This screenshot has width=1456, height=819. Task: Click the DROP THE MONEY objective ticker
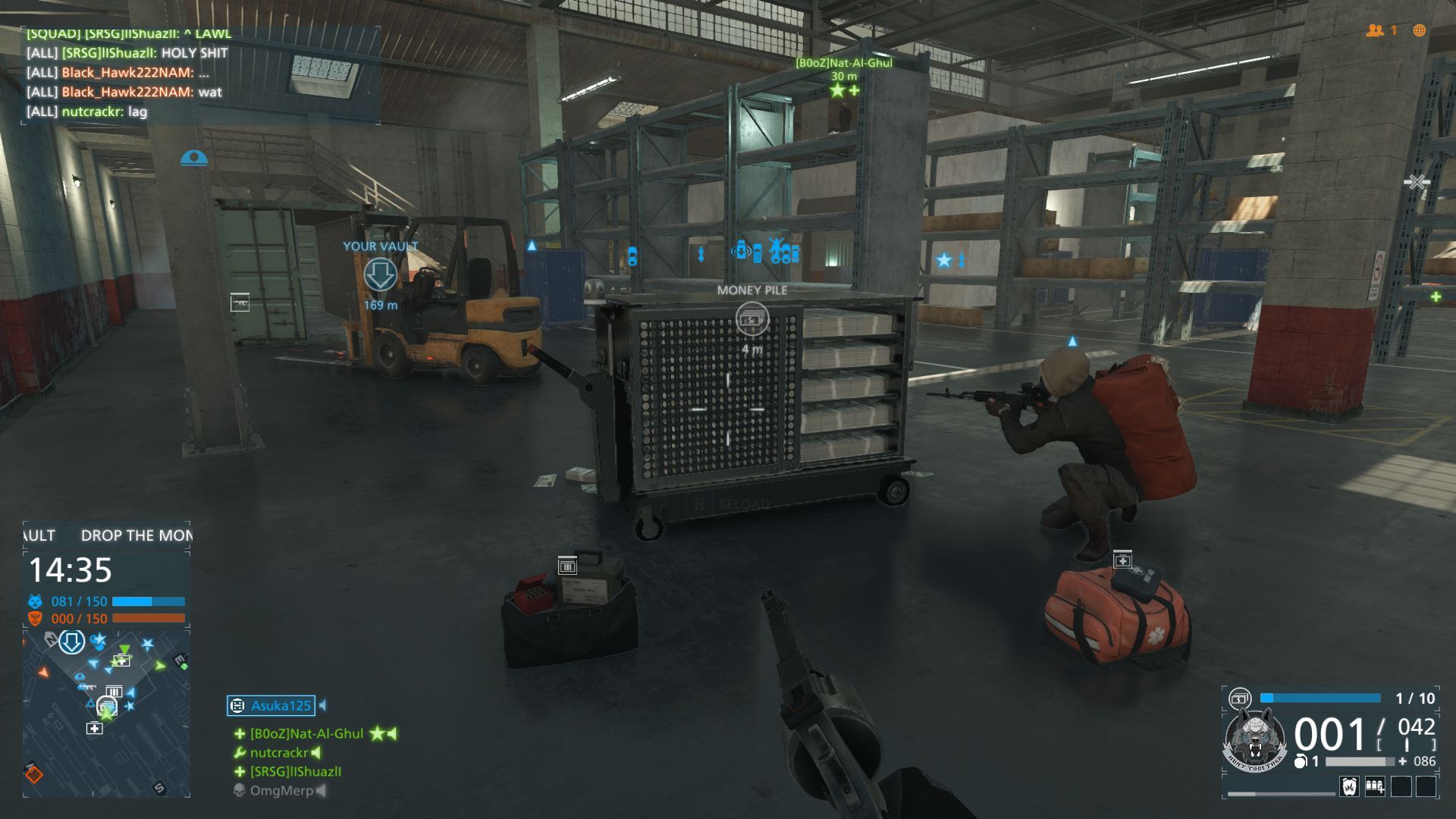click(136, 535)
